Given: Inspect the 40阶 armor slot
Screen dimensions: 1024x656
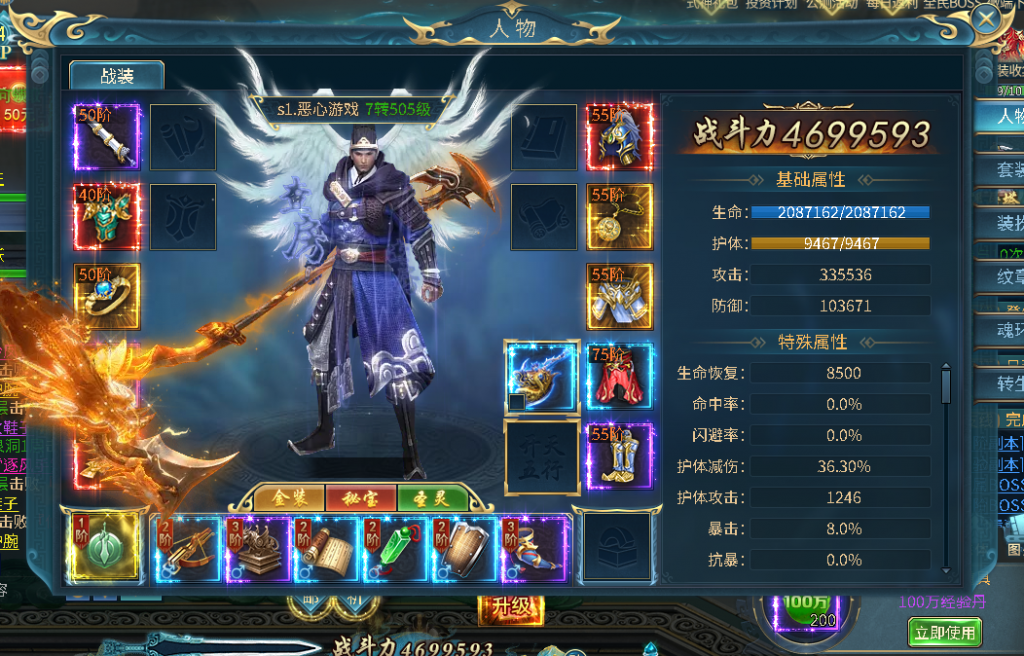Looking at the screenshot, I should 107,217.
